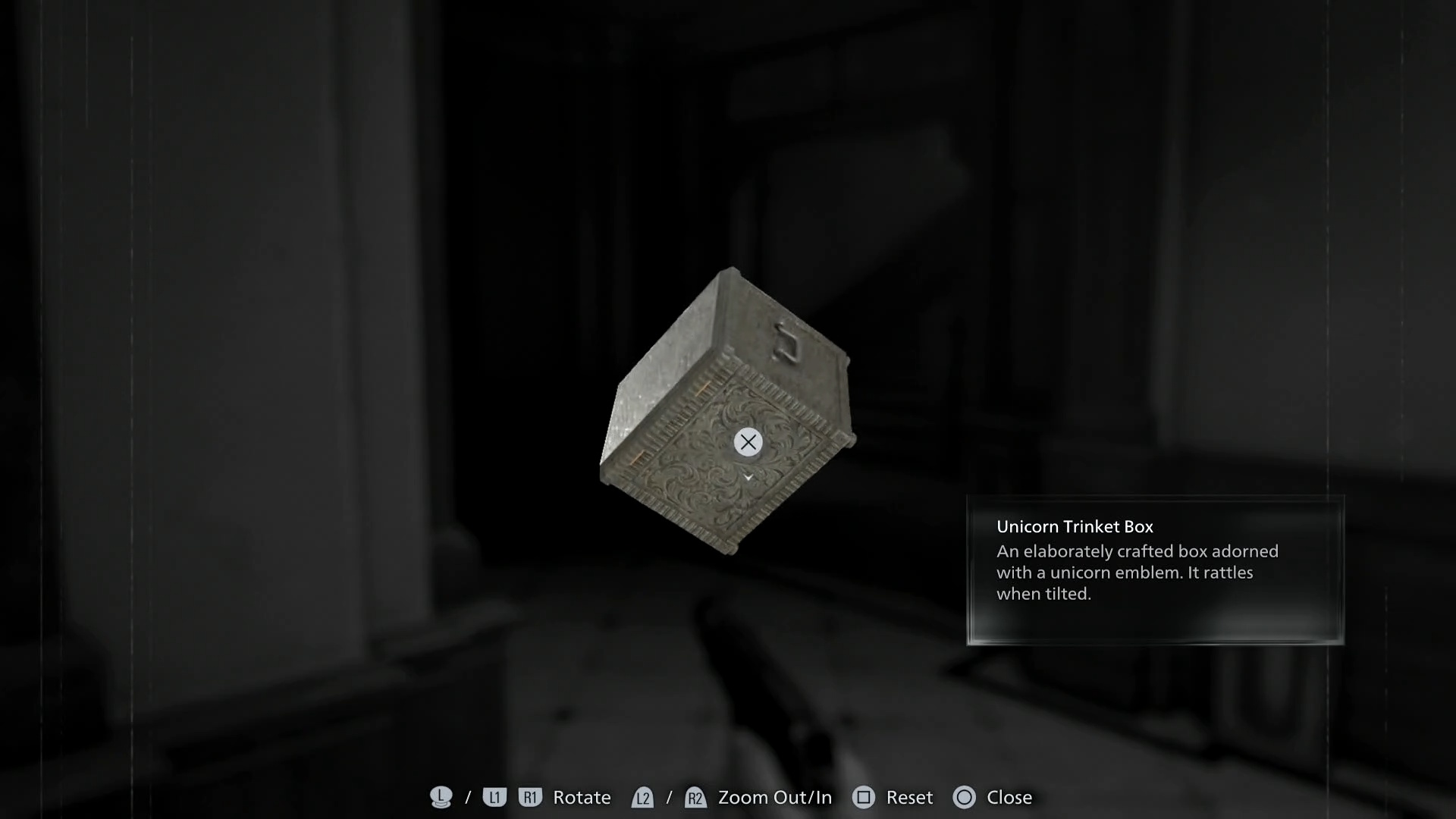
Task: Click the Circle button Close icon
Action: 965,797
